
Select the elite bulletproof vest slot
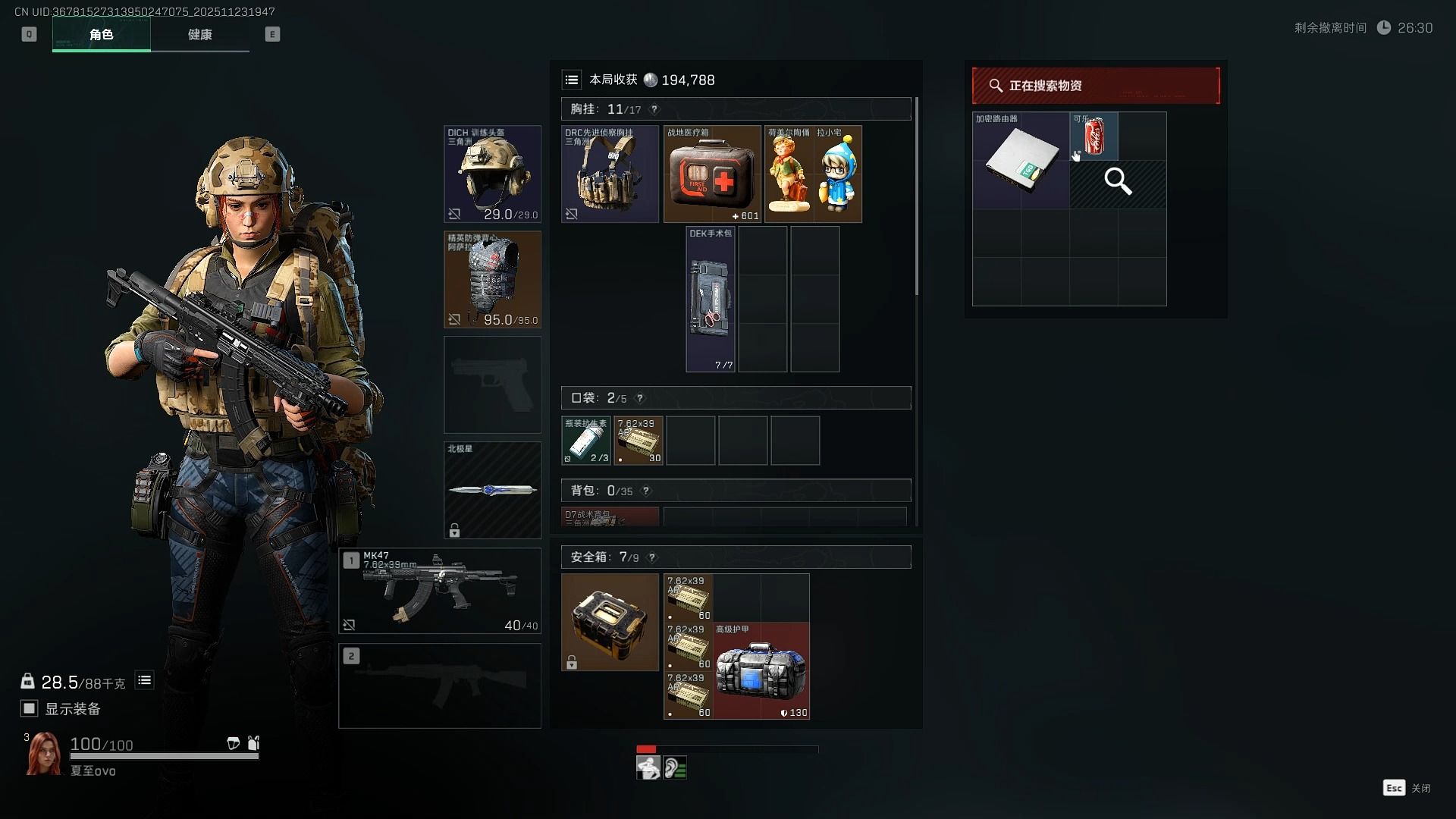pos(492,279)
